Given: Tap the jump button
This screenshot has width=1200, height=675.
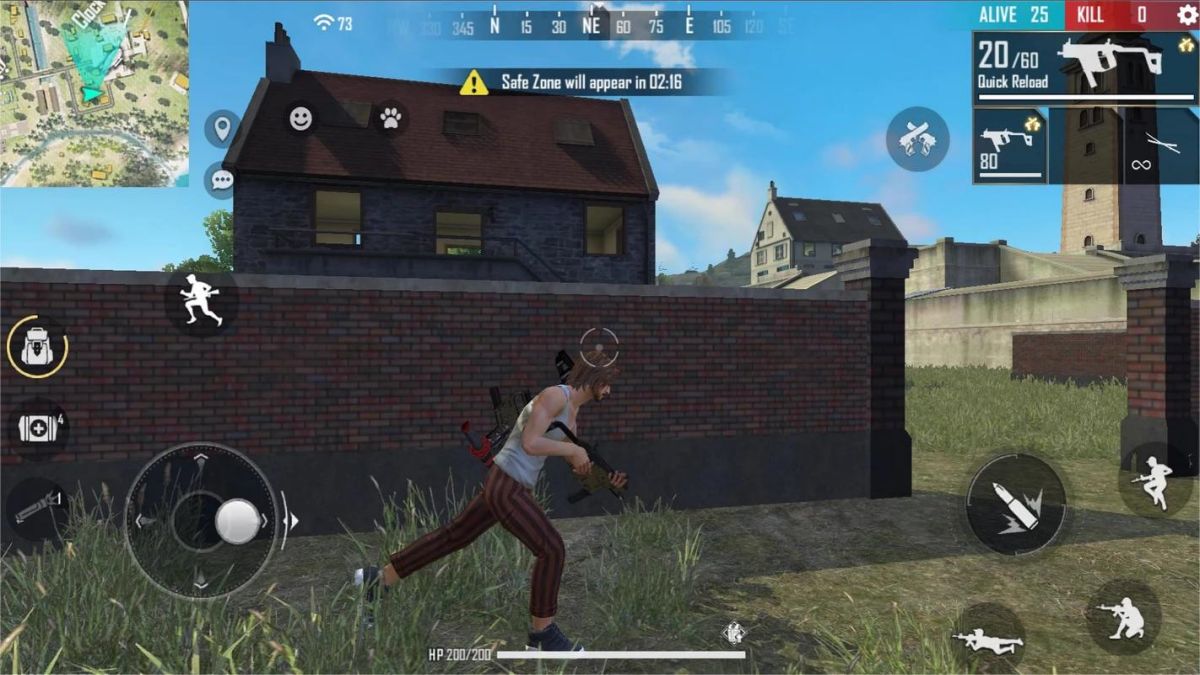Looking at the screenshot, I should click(x=1156, y=480).
